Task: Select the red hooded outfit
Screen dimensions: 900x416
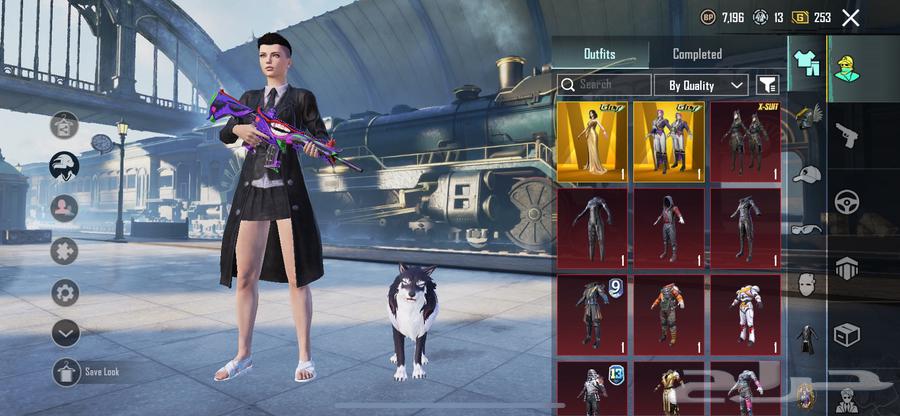Action: click(669, 227)
